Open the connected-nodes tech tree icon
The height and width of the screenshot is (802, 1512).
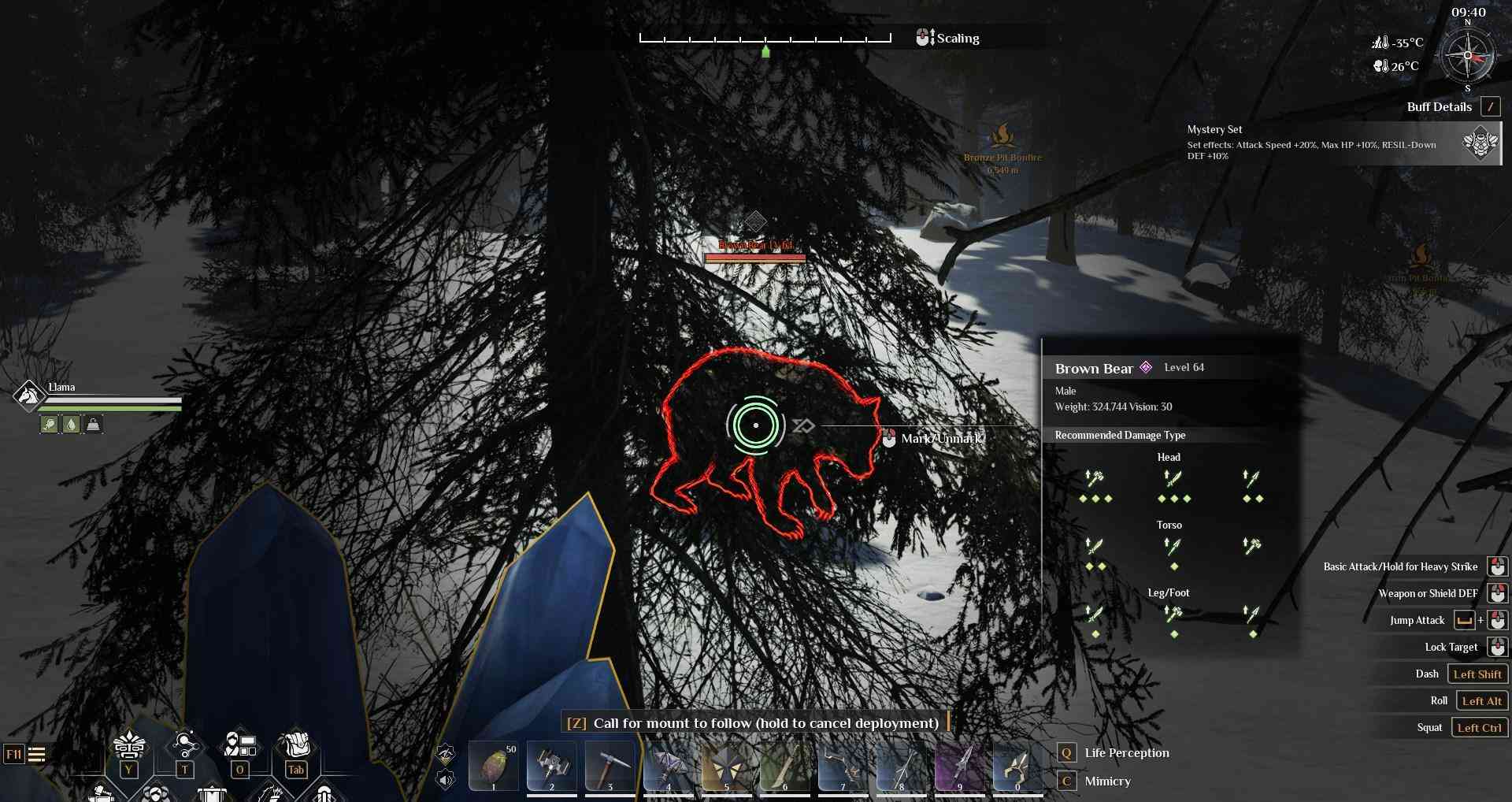pos(185,745)
